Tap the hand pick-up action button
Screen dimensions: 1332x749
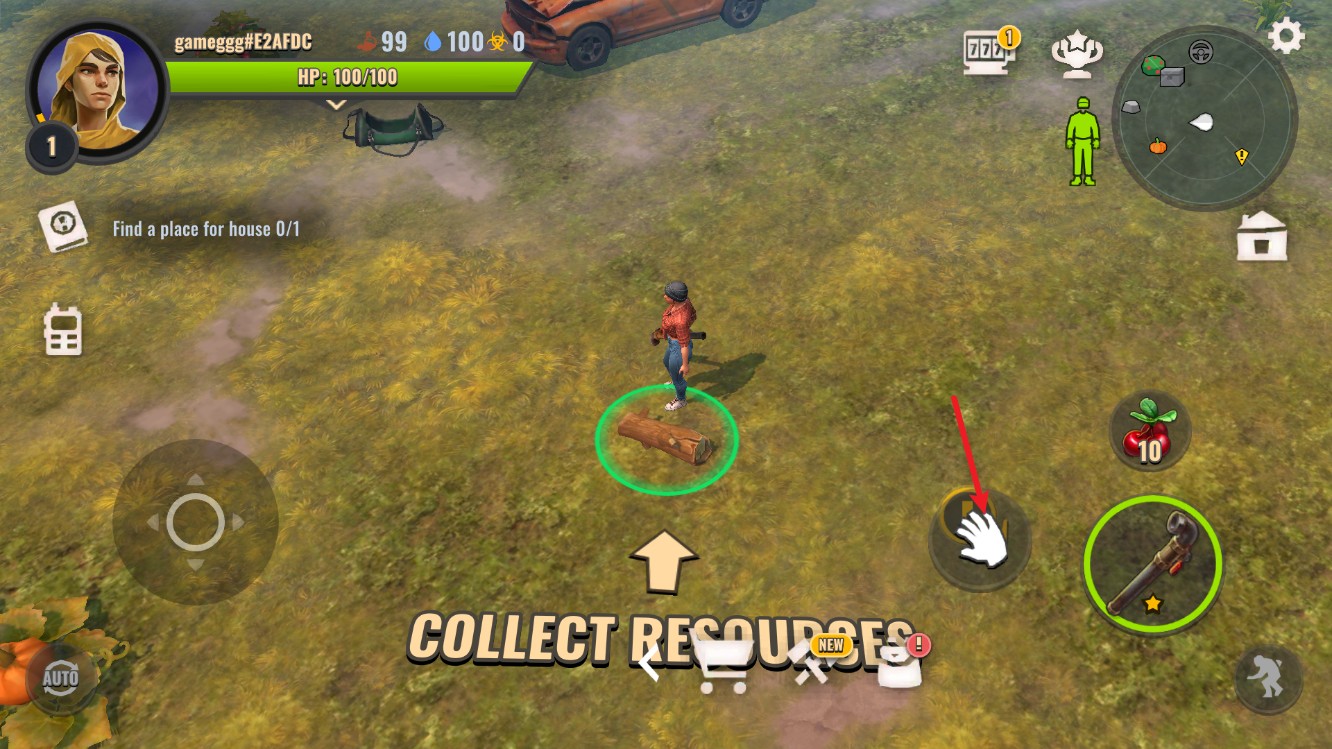pyautogui.click(x=979, y=538)
